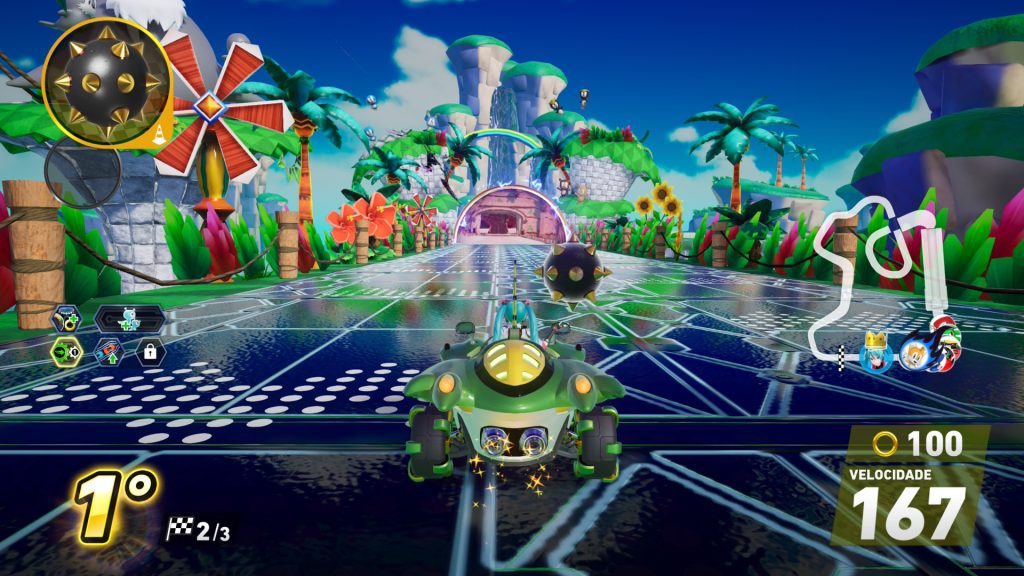1024x576 pixels.
Task: Choose the gadget icon with green up arrow
Action: pos(109,352)
